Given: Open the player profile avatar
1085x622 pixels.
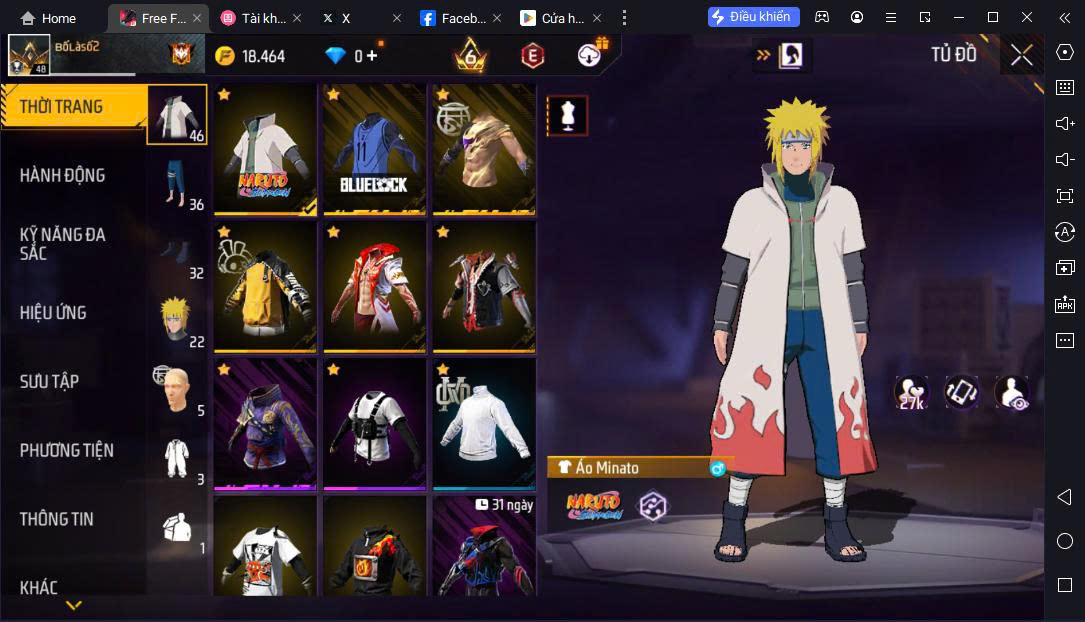Looking at the screenshot, I should (29, 55).
